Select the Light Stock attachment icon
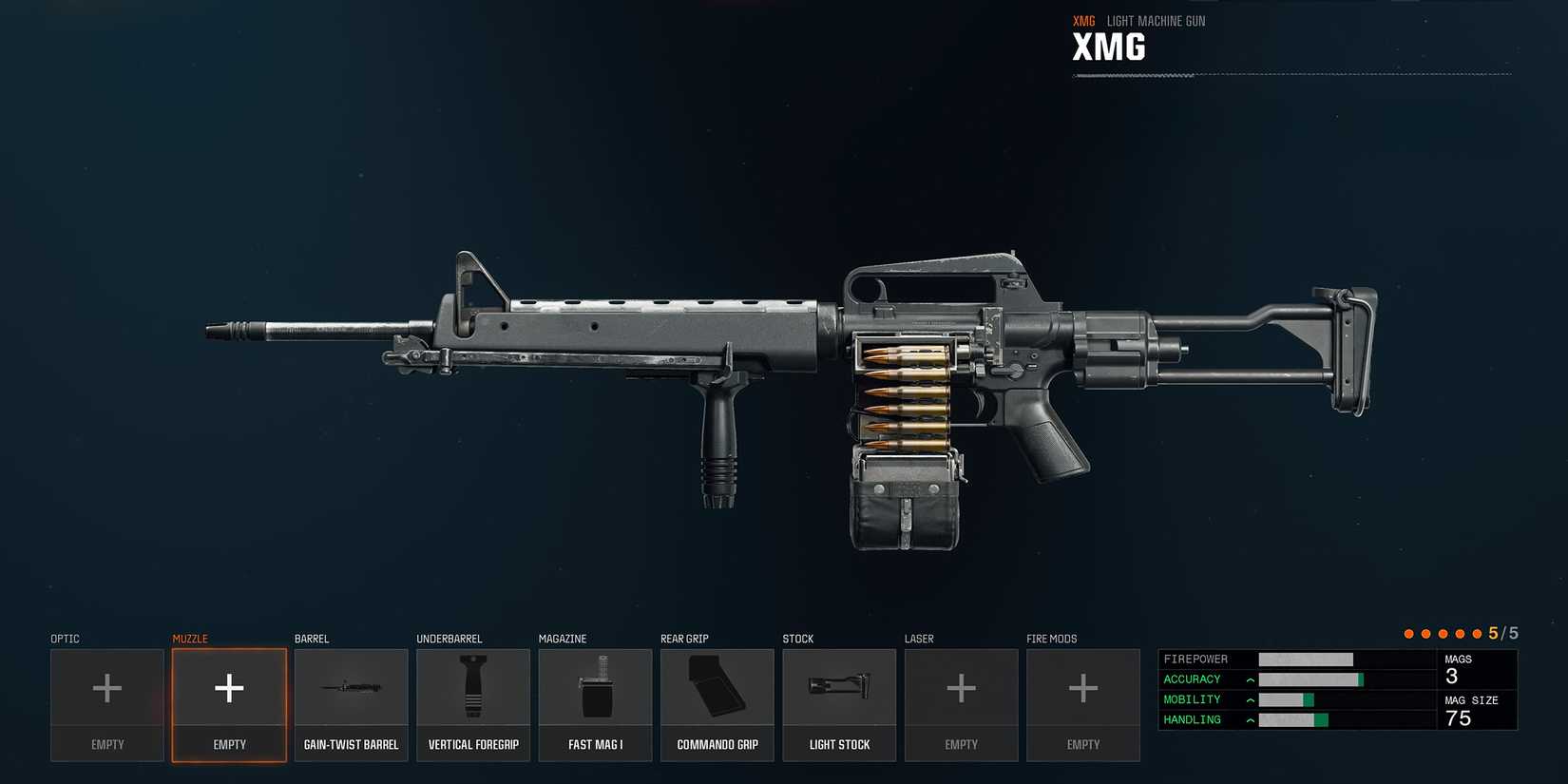1568x784 pixels. pyautogui.click(x=839, y=687)
